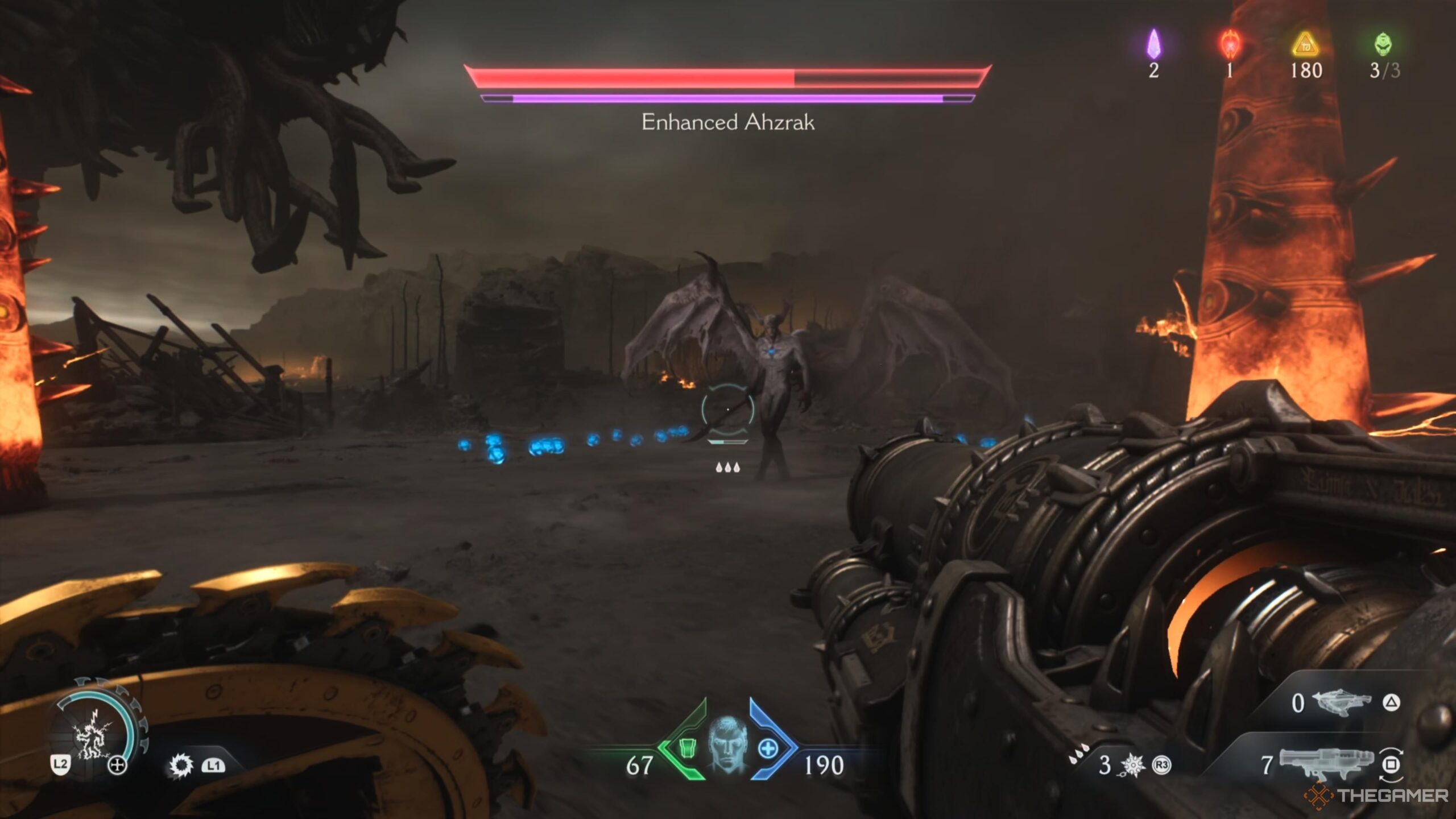This screenshot has height=819, width=1456.
Task: Click the purple crystal resource icon
Action: [x=1153, y=44]
